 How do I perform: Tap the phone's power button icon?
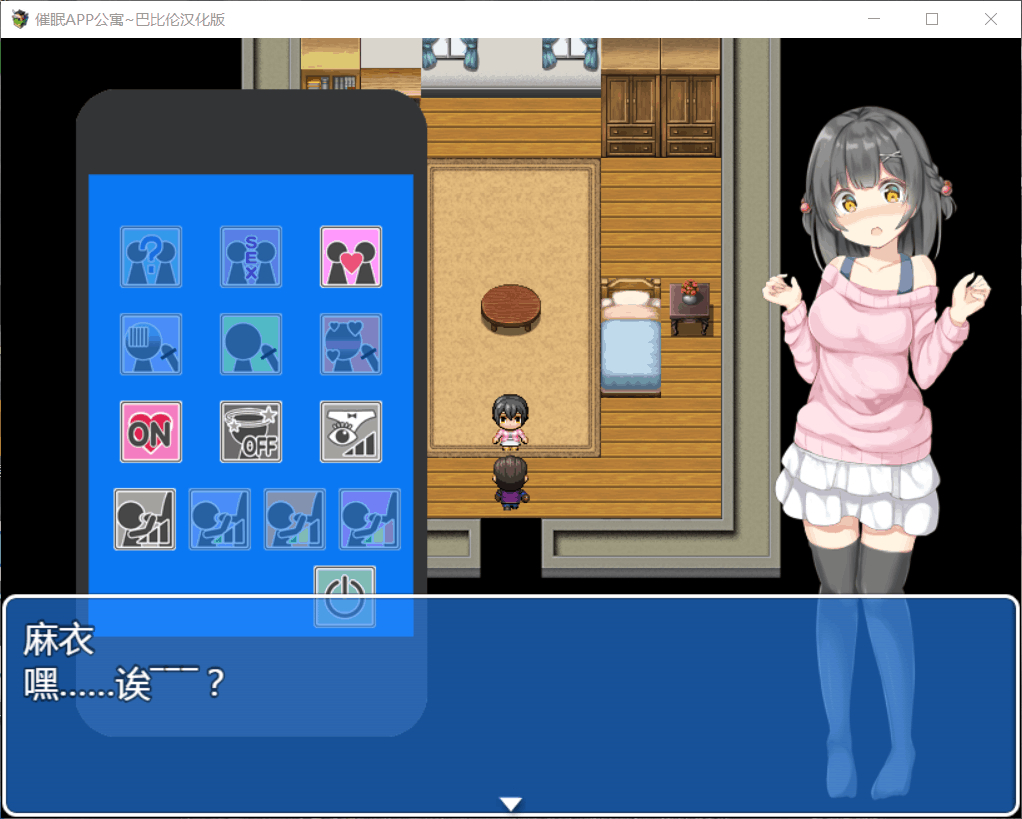click(345, 597)
